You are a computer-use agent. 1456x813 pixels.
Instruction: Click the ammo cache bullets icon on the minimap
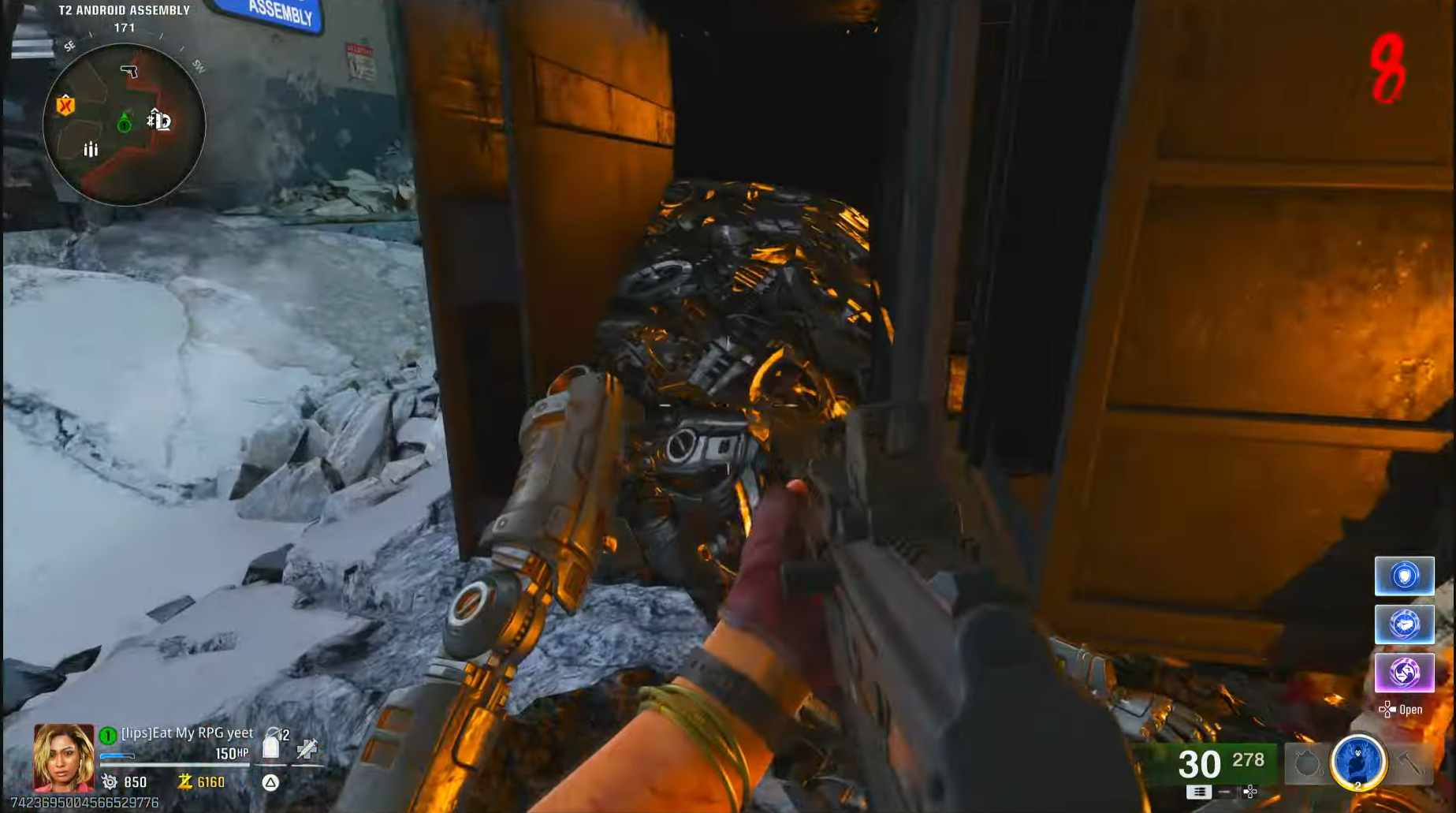click(x=91, y=148)
